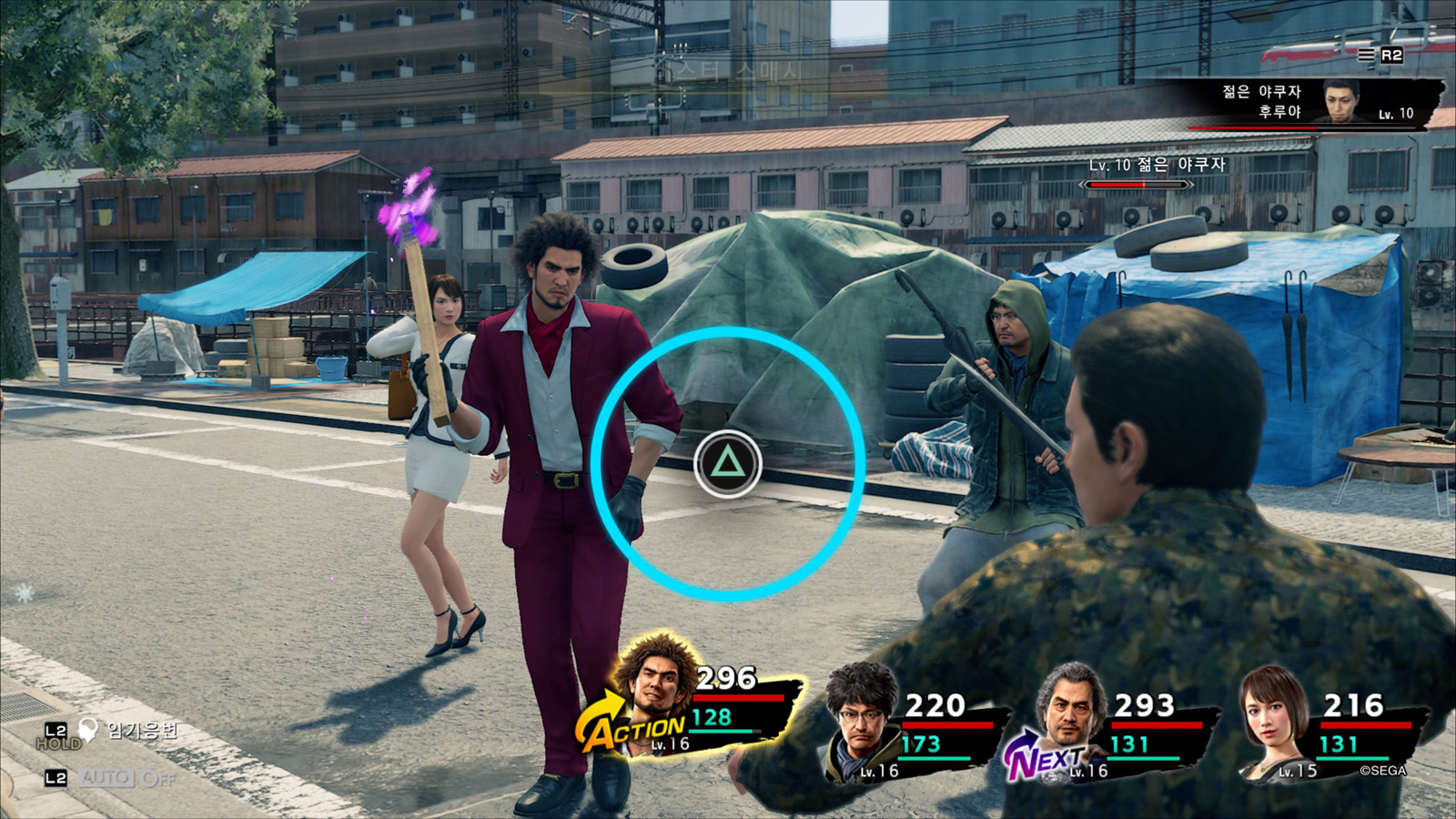Click the Lv. 10 enemy floating nameplate
The height and width of the screenshot is (819, 1456).
(1157, 166)
